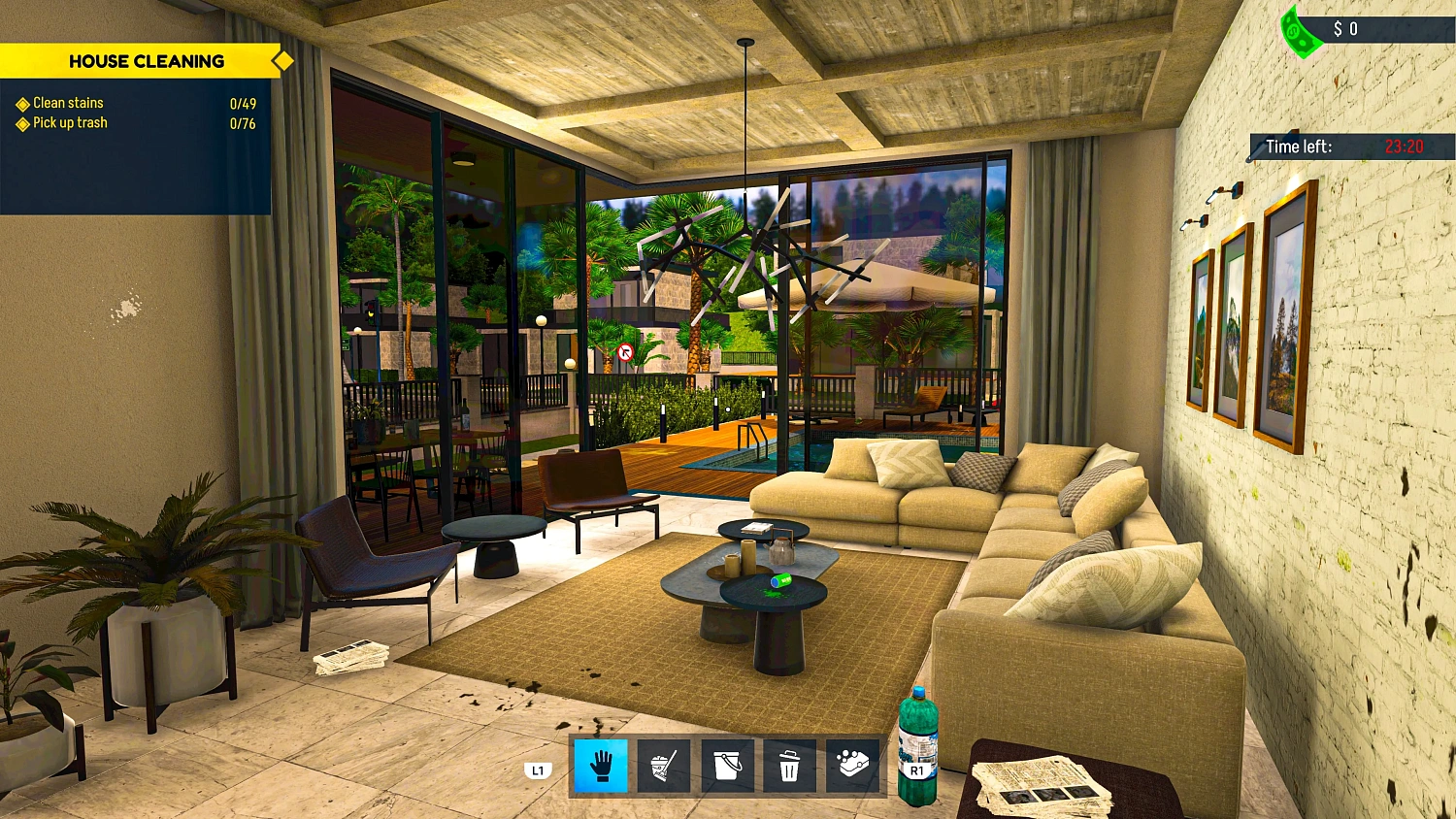Toggle the highlighted glove slot off
This screenshot has width=1456, height=819.
(x=600, y=766)
